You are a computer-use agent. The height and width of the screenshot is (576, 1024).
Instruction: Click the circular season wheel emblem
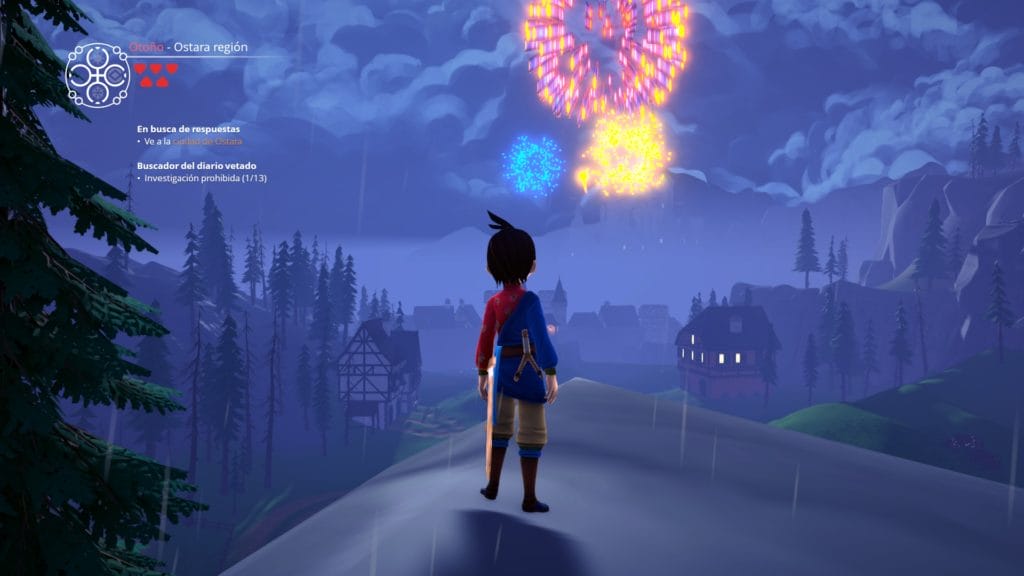click(x=97, y=75)
